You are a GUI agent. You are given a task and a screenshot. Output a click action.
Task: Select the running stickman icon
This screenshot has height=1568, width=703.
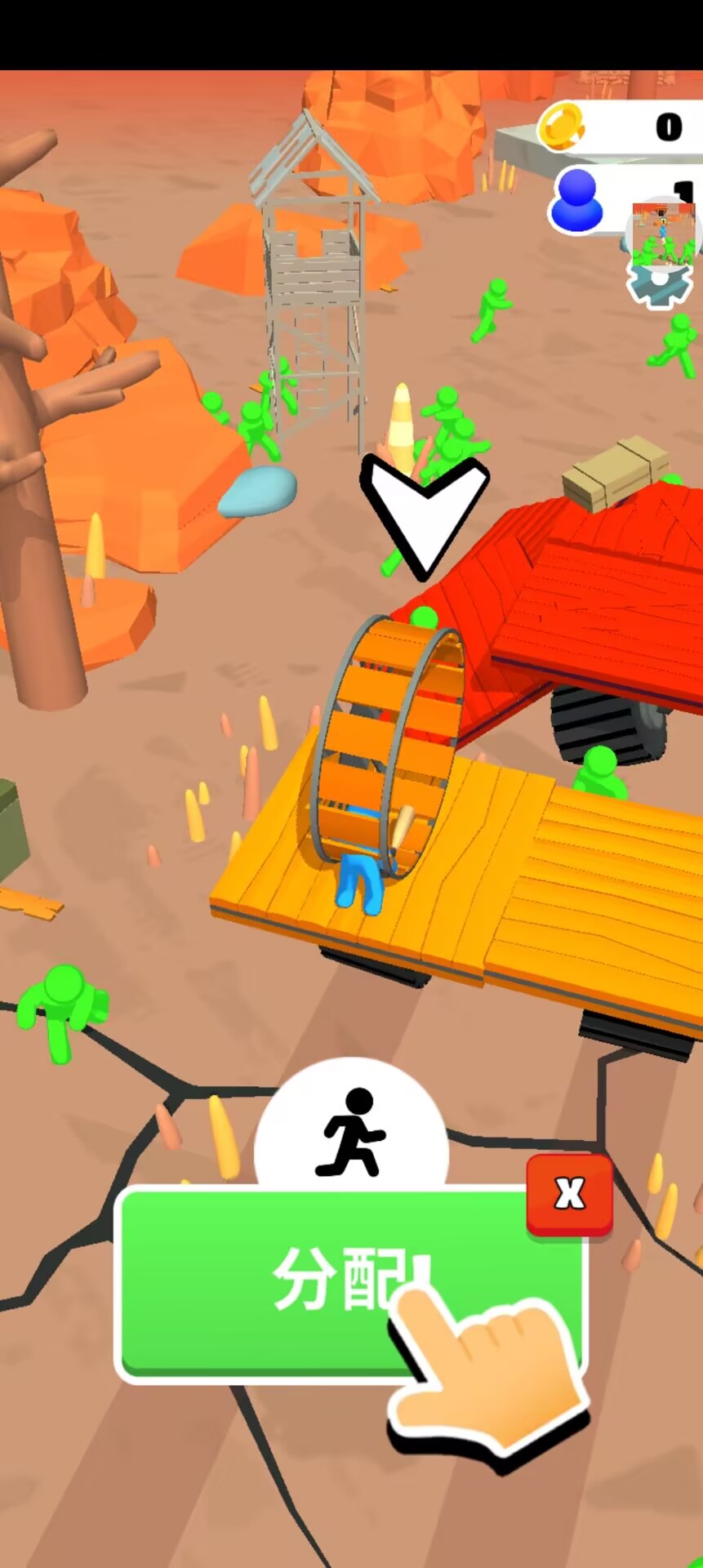click(x=352, y=1131)
